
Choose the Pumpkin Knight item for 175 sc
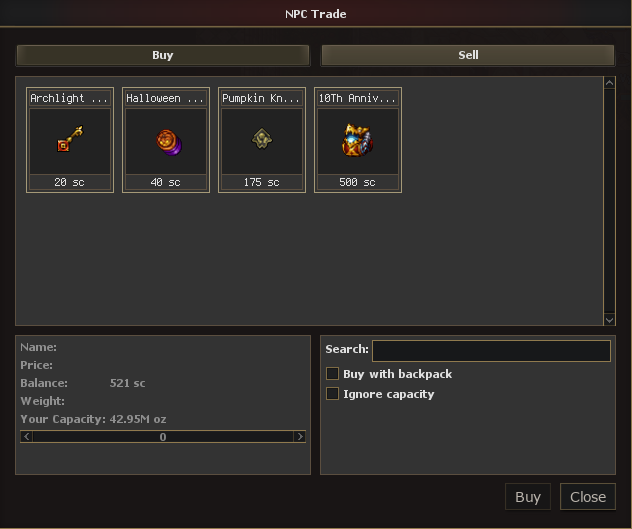pyautogui.click(x=262, y=140)
